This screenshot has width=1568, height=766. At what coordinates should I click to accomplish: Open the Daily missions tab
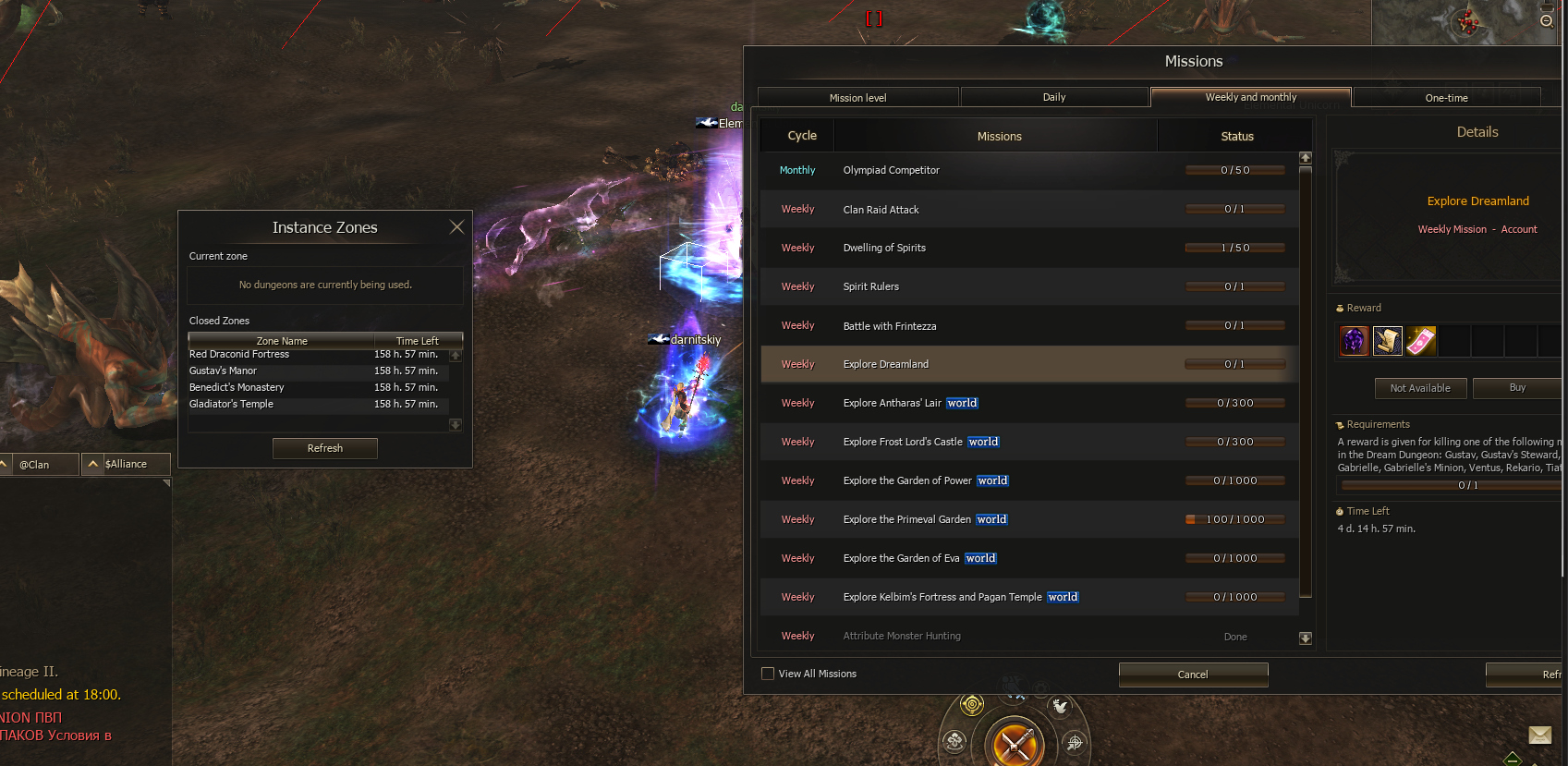tap(1054, 97)
